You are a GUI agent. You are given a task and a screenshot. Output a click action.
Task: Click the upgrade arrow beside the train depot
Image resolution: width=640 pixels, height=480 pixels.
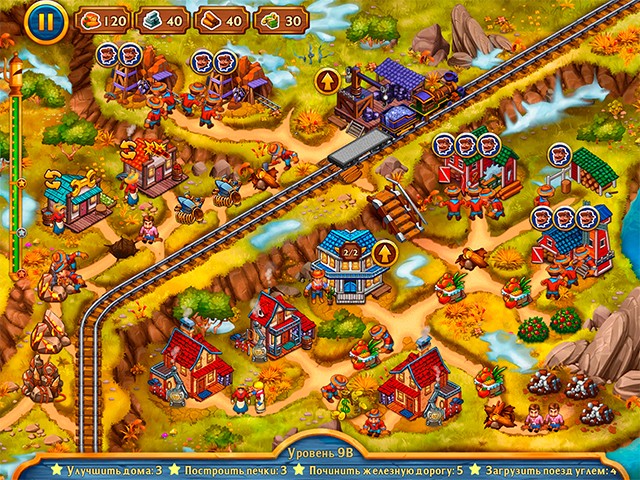point(327,80)
